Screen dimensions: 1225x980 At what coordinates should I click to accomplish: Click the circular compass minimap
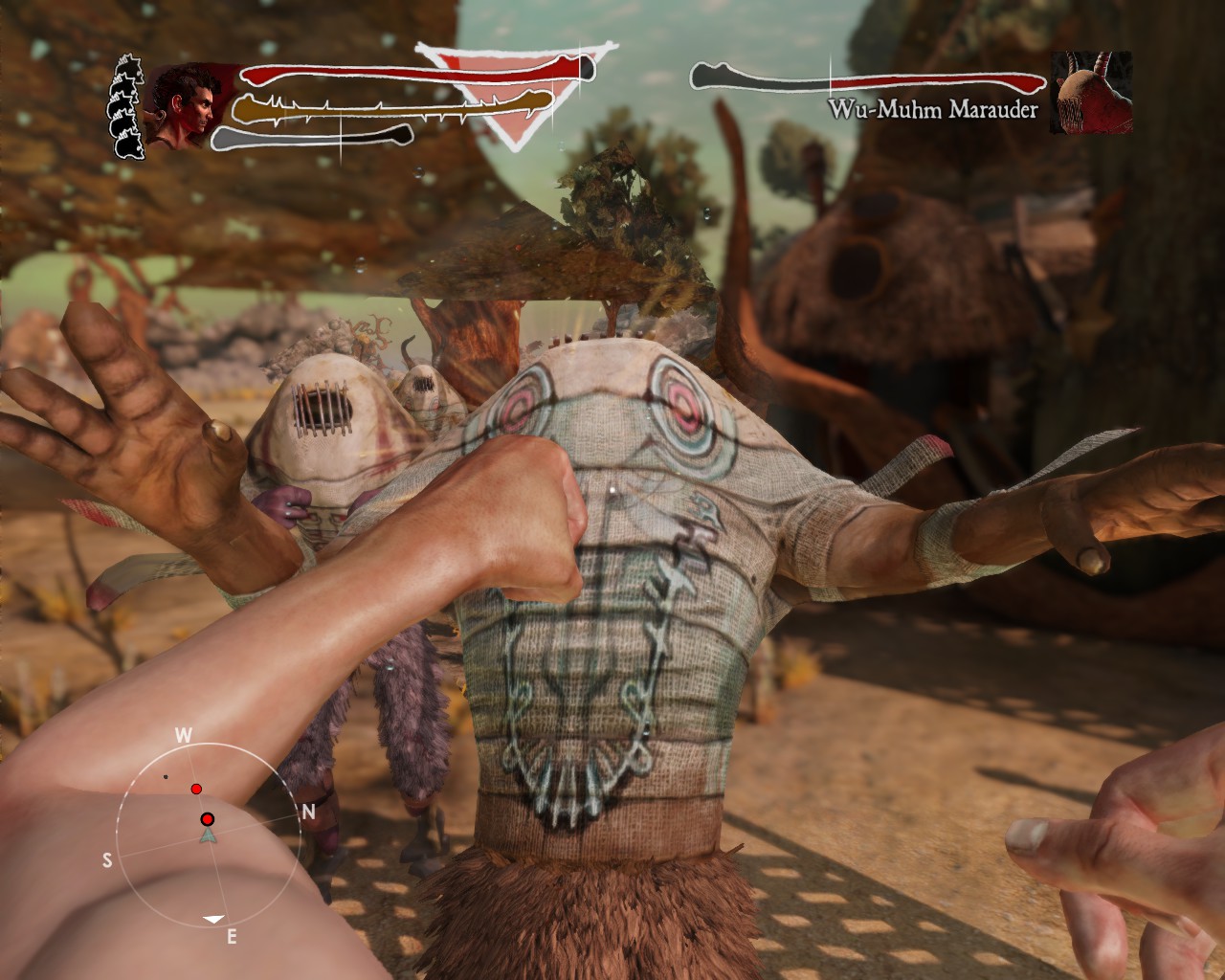click(209, 834)
